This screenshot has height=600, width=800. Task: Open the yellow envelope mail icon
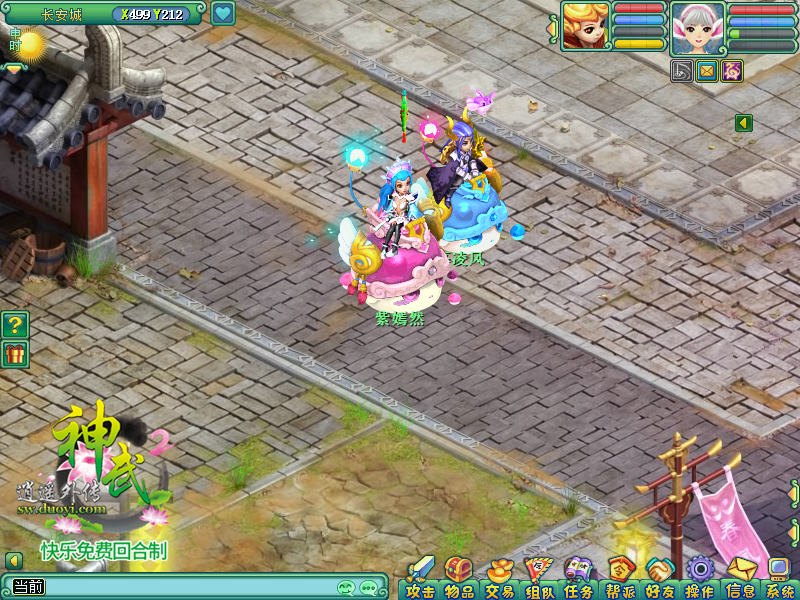pyautogui.click(x=708, y=70)
